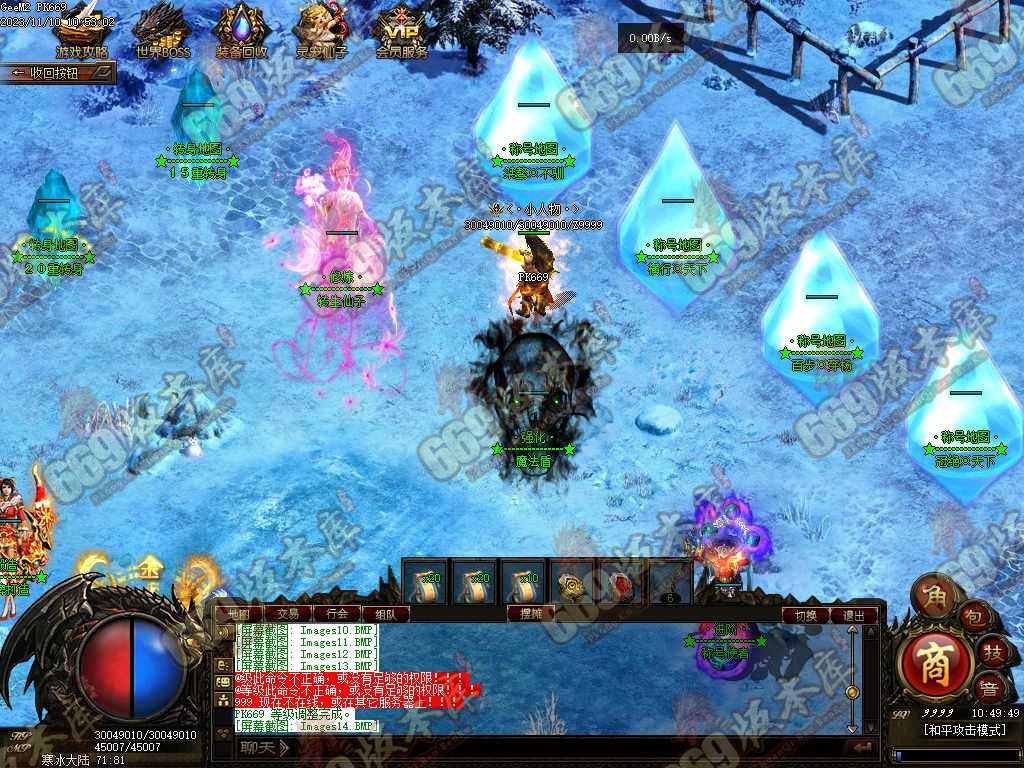Open the 组队 team panel
1024x768 pixels.
(x=385, y=614)
